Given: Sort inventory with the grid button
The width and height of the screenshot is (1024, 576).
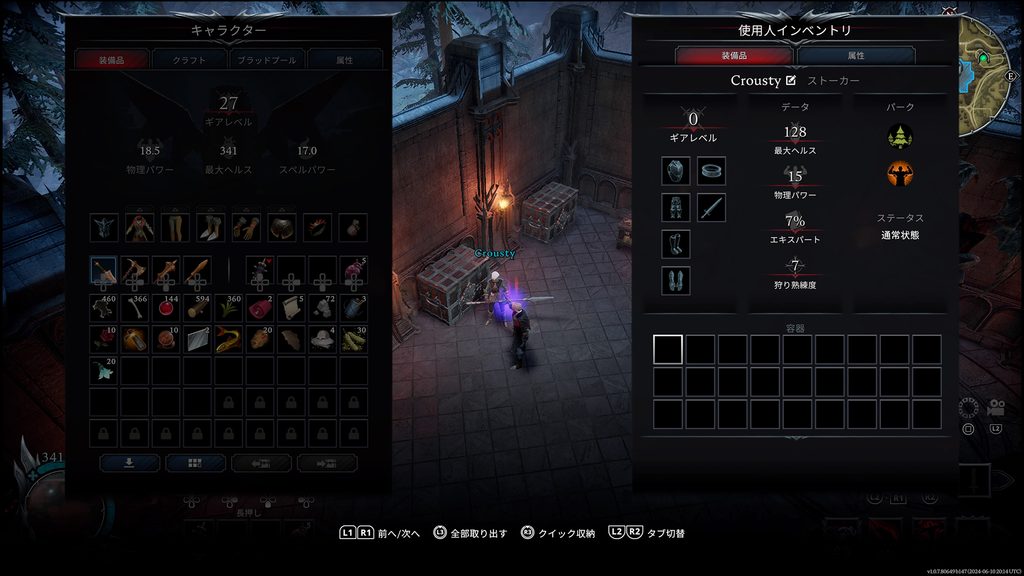Looking at the screenshot, I should 195,463.
